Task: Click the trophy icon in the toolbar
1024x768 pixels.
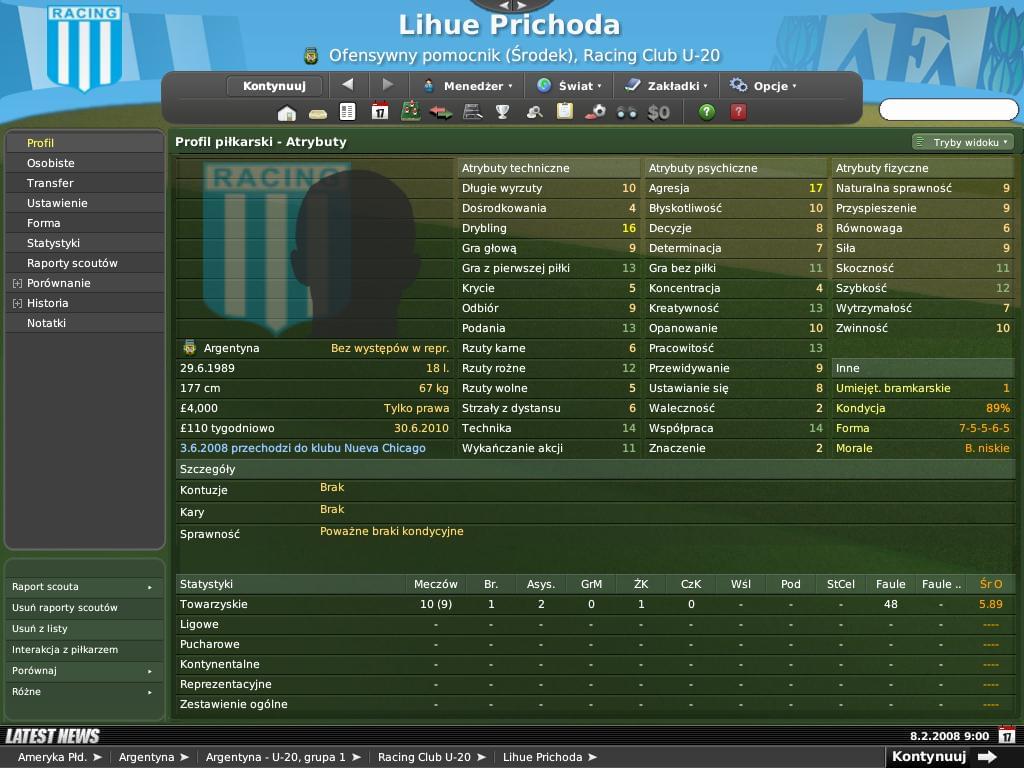Action: pos(502,112)
